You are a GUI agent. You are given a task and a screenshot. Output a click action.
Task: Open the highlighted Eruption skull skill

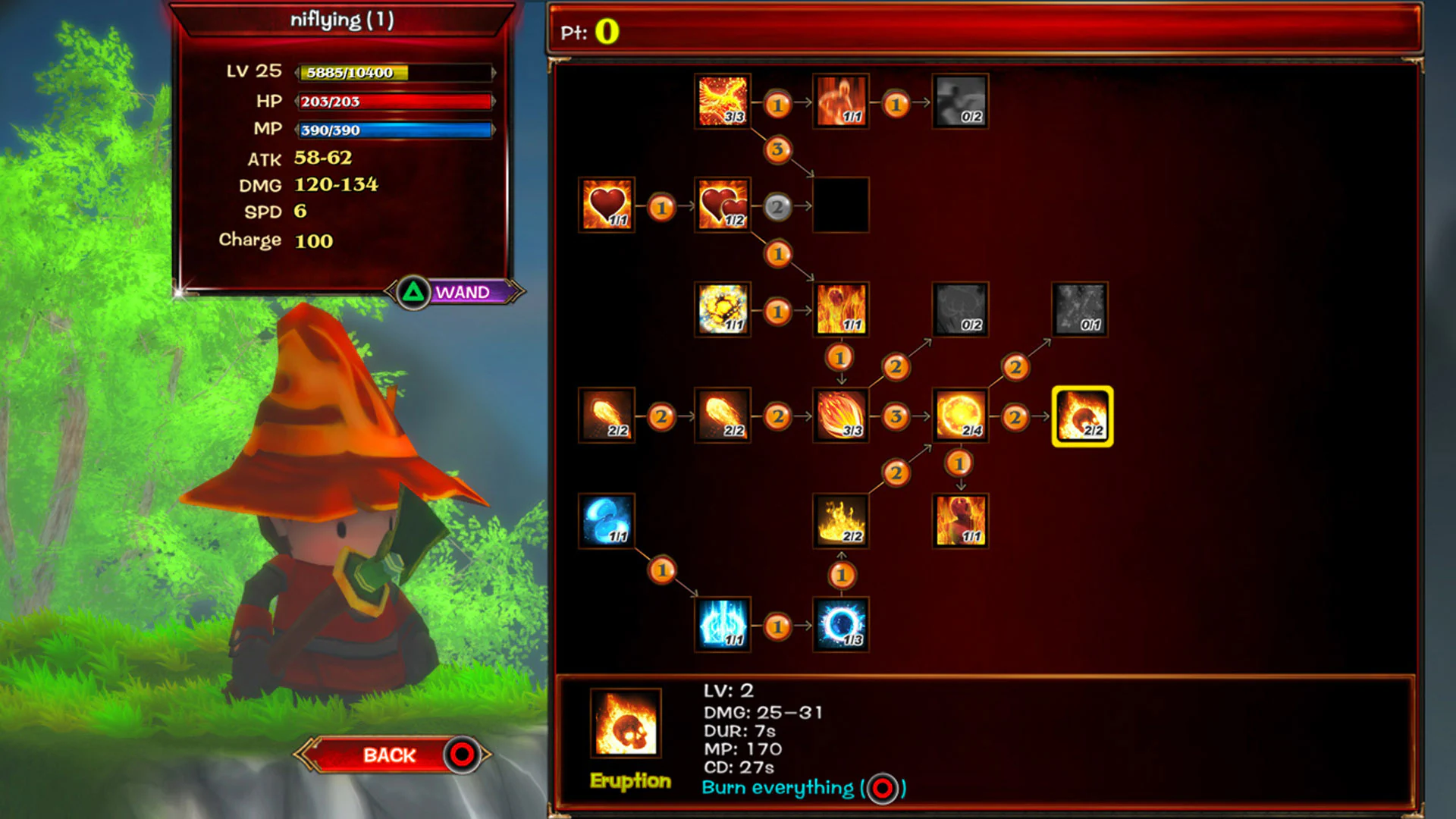coord(1082,416)
